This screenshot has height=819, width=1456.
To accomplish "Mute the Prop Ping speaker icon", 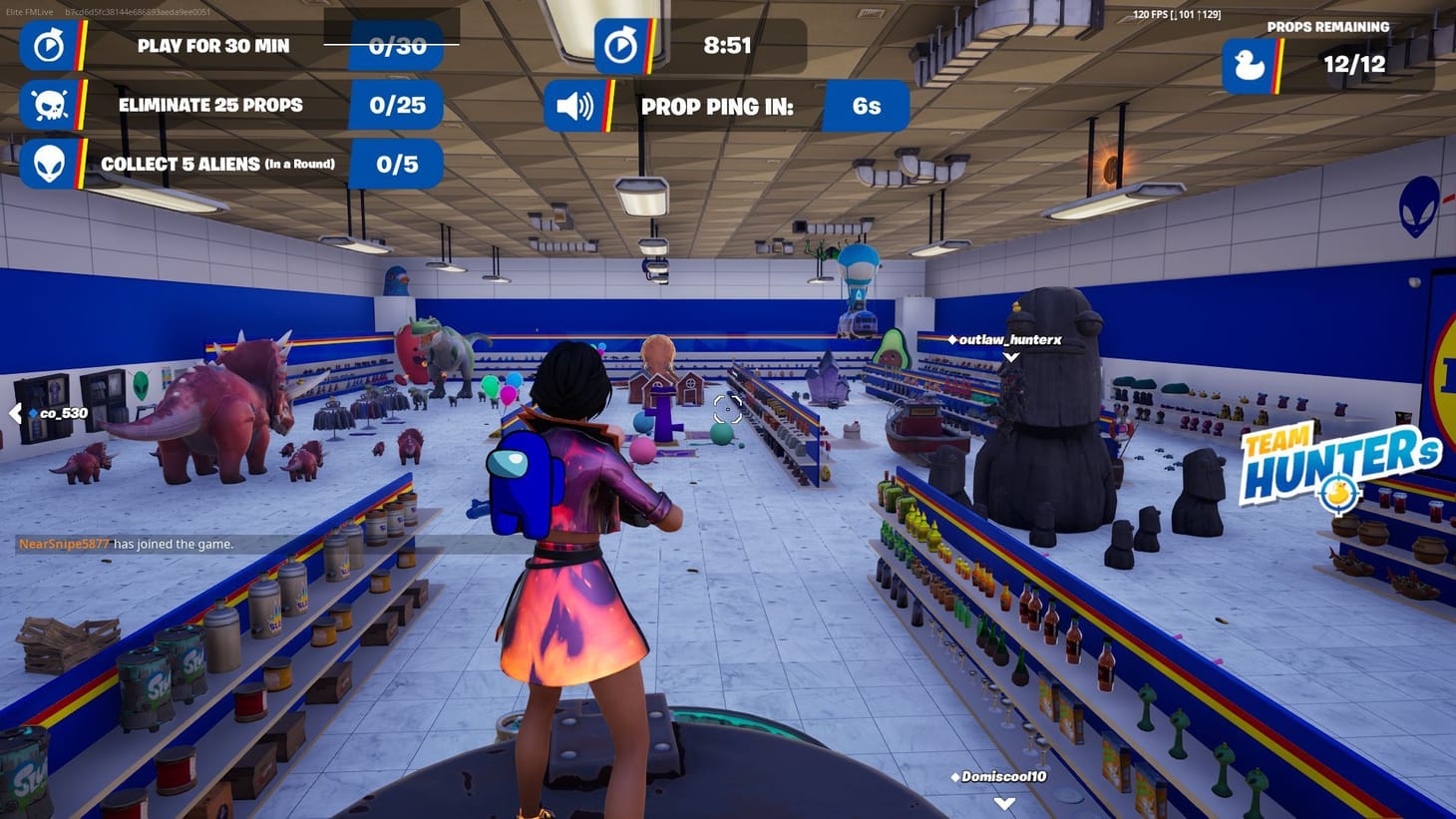I will coord(573,105).
